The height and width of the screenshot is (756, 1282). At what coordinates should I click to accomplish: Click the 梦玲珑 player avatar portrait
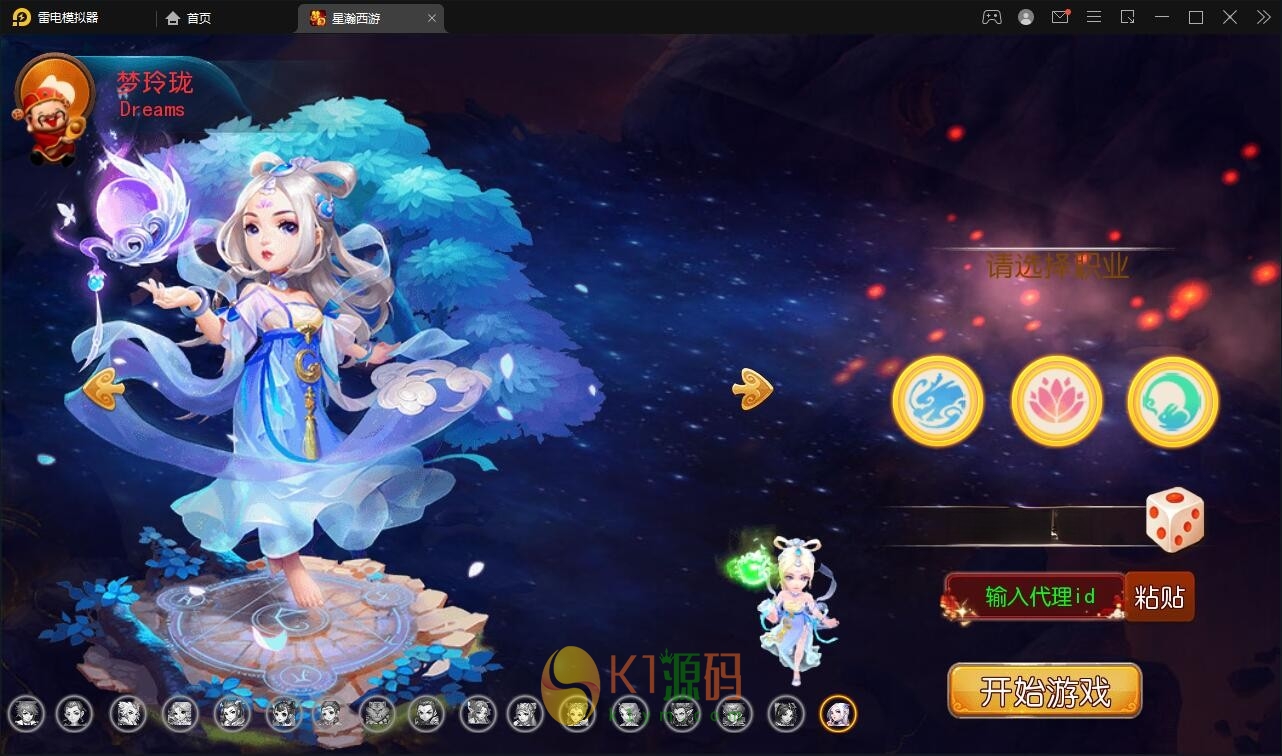tap(54, 106)
